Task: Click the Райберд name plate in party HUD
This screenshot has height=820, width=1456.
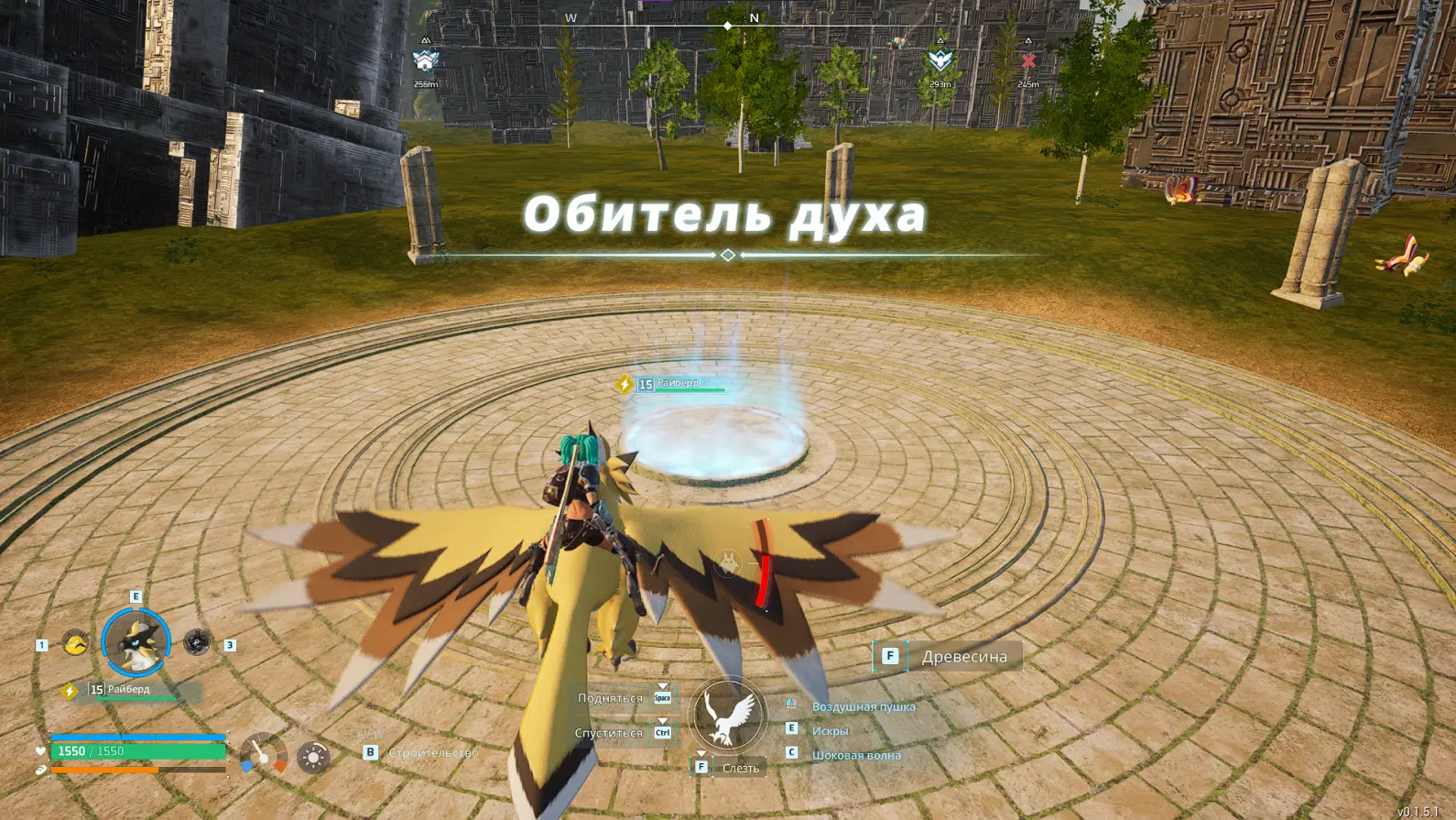Action: click(x=128, y=689)
